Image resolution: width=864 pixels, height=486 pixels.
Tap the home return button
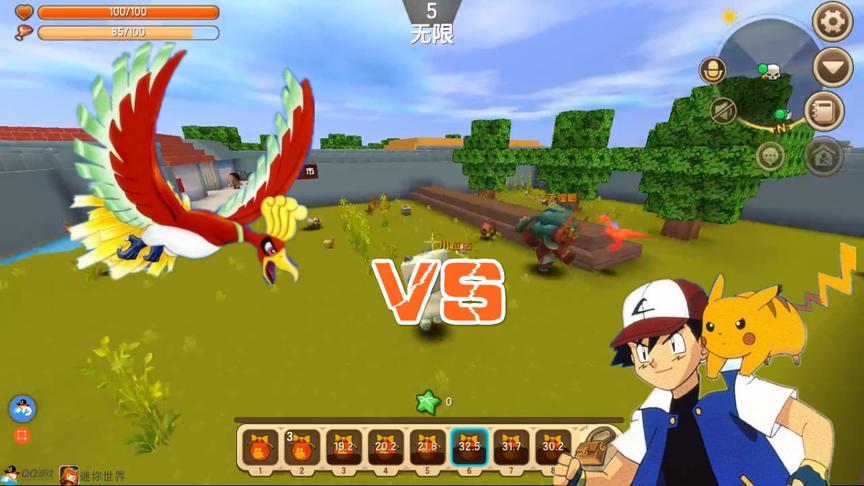coord(824,156)
